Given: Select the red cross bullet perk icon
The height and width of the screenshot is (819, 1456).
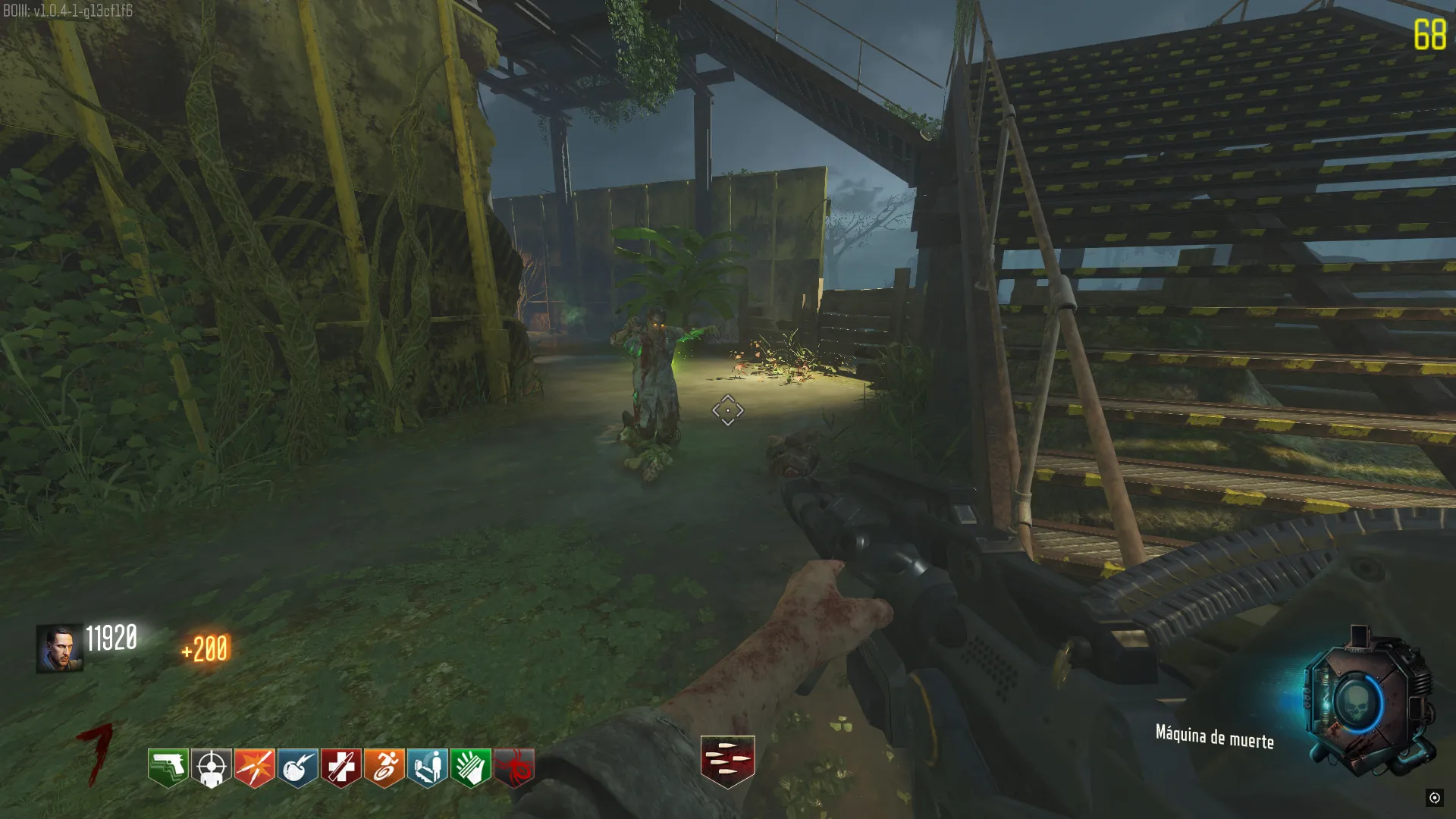Looking at the screenshot, I should (341, 767).
